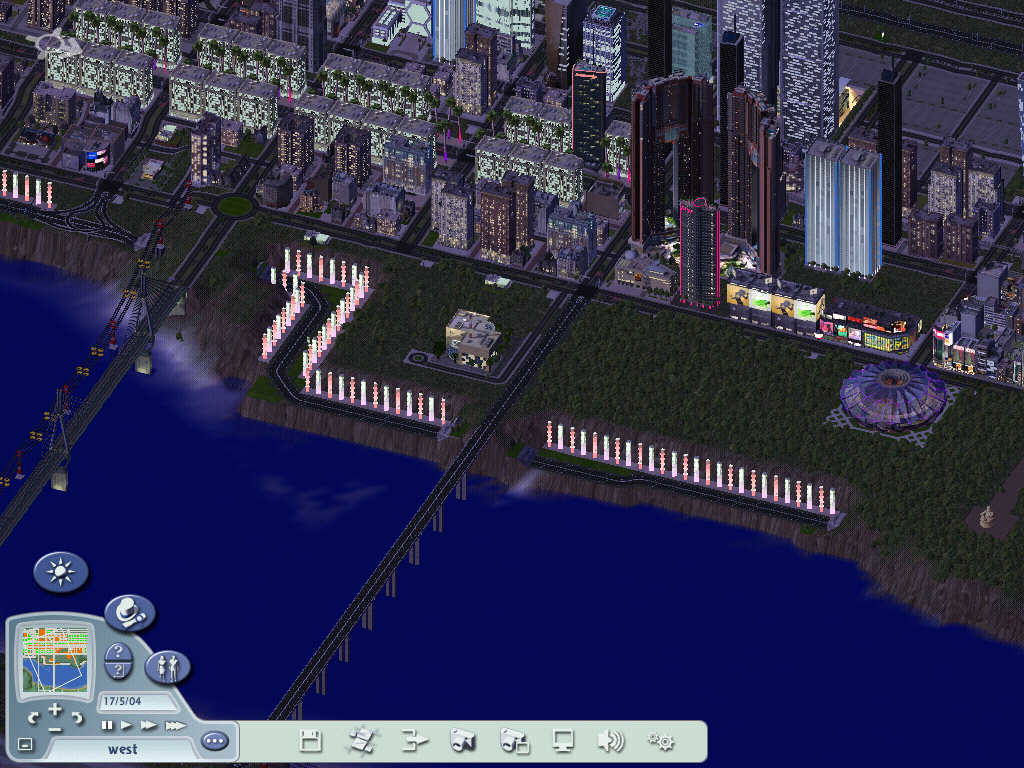Open God Mode with the sun button
1024x768 pixels.
point(61,572)
